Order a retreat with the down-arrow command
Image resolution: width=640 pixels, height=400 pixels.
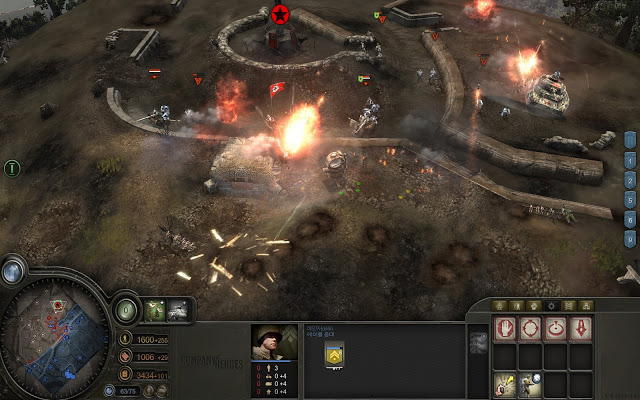coord(581,329)
